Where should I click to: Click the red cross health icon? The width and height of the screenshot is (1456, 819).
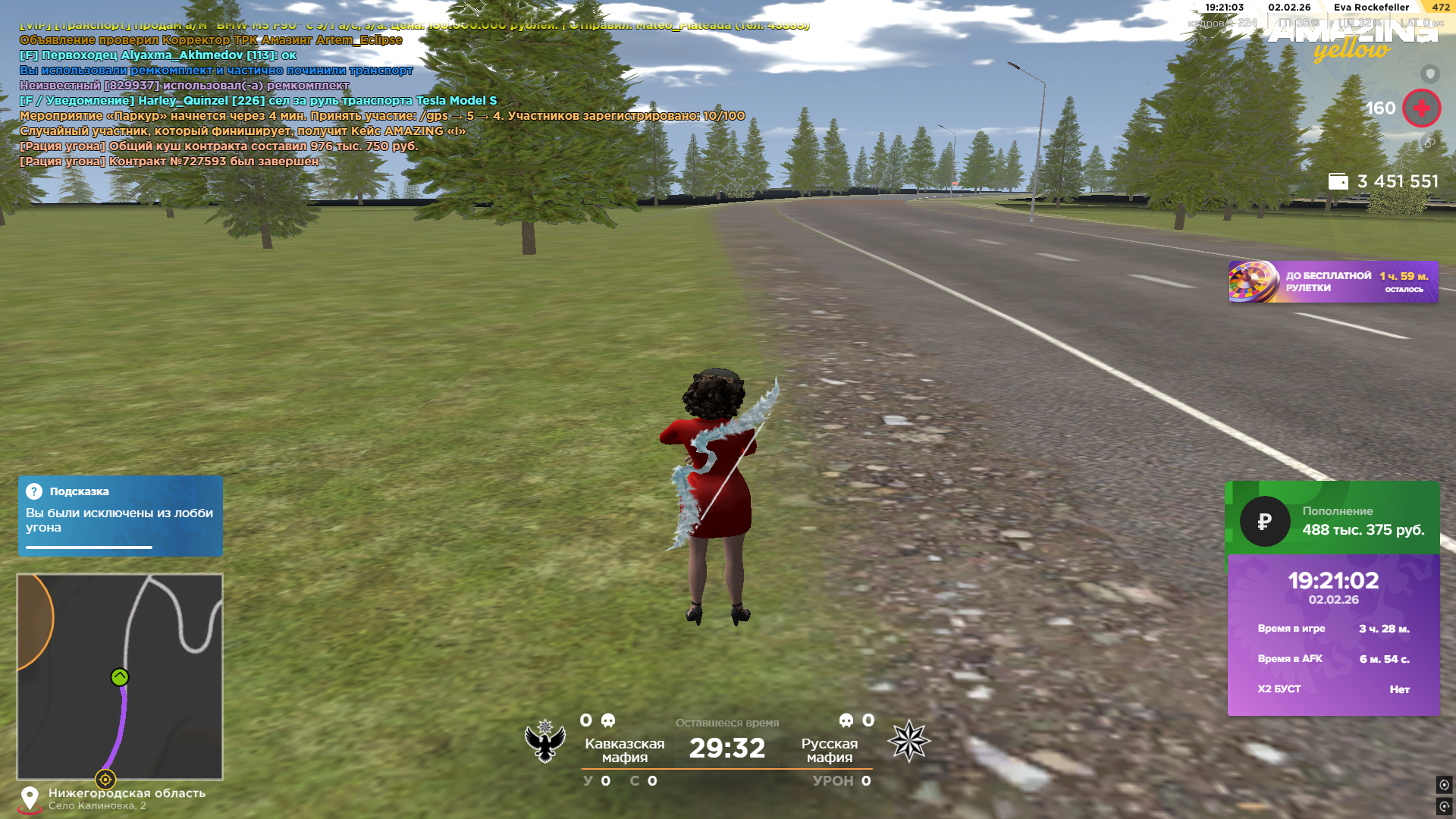pyautogui.click(x=1421, y=108)
